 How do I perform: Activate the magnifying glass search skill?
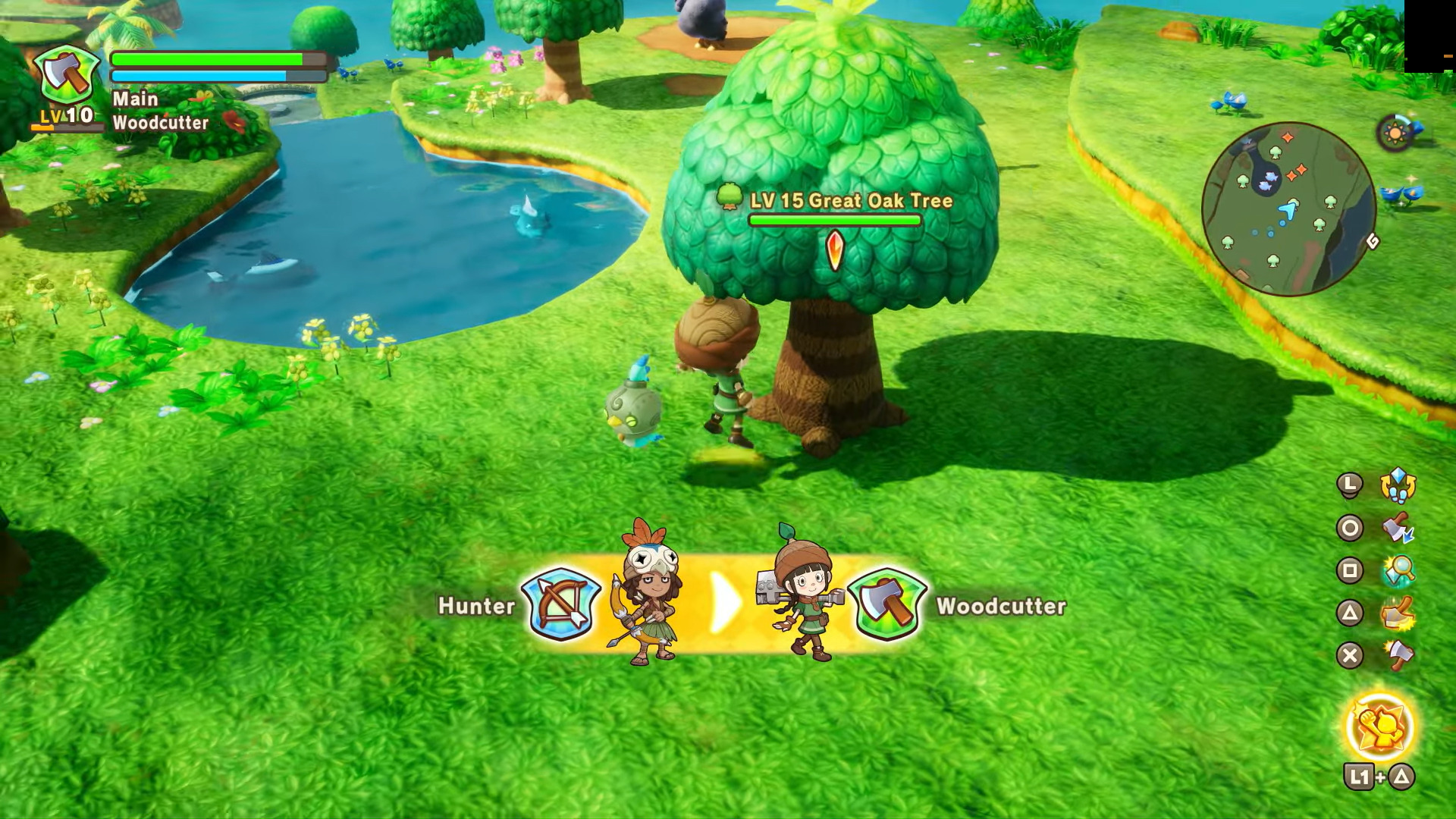tap(1398, 571)
